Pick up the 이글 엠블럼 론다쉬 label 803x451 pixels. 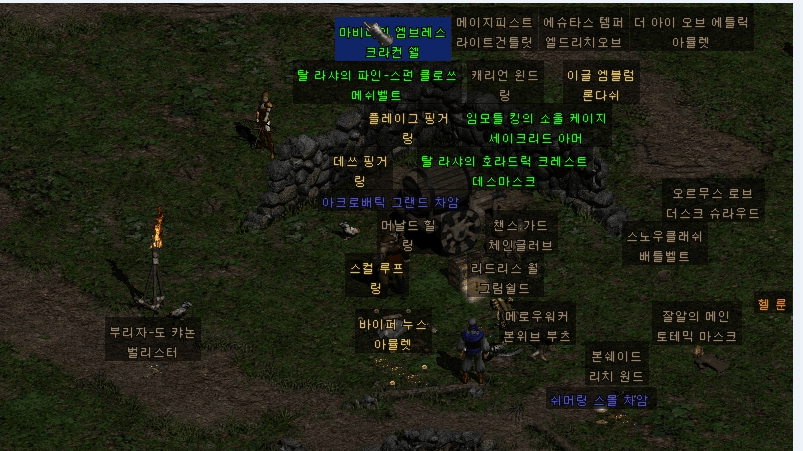point(600,85)
